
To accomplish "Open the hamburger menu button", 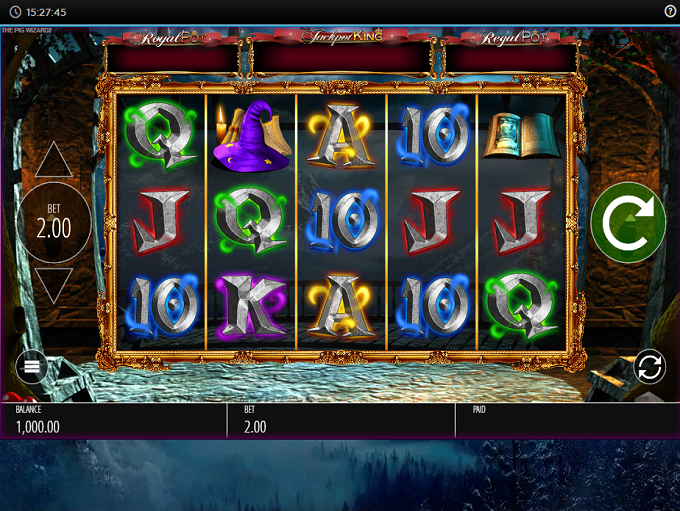I will (x=31, y=366).
